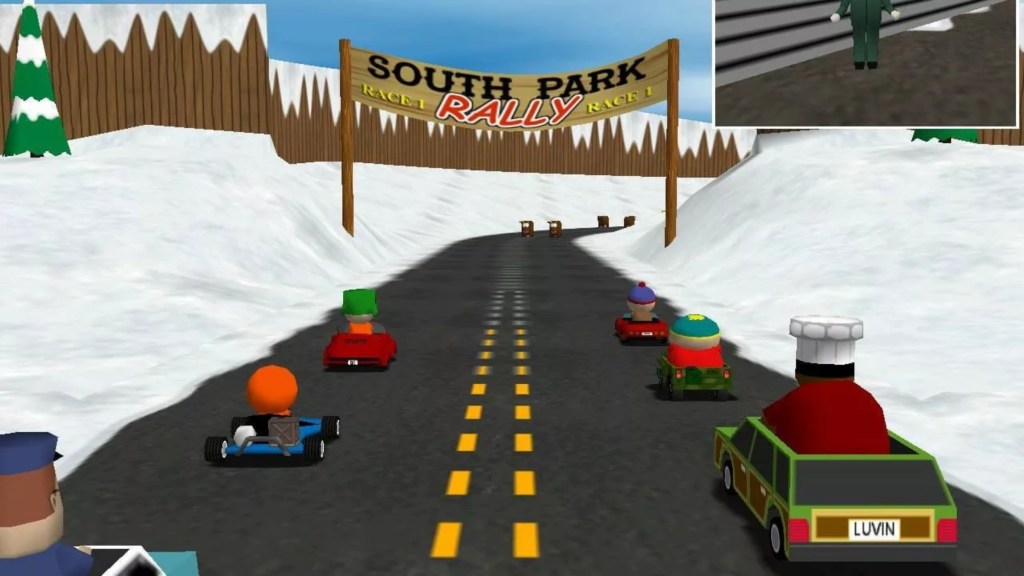Click the picture-in-picture inset showing the green-suited figure
This screenshot has width=1024, height=576.
(x=868, y=62)
